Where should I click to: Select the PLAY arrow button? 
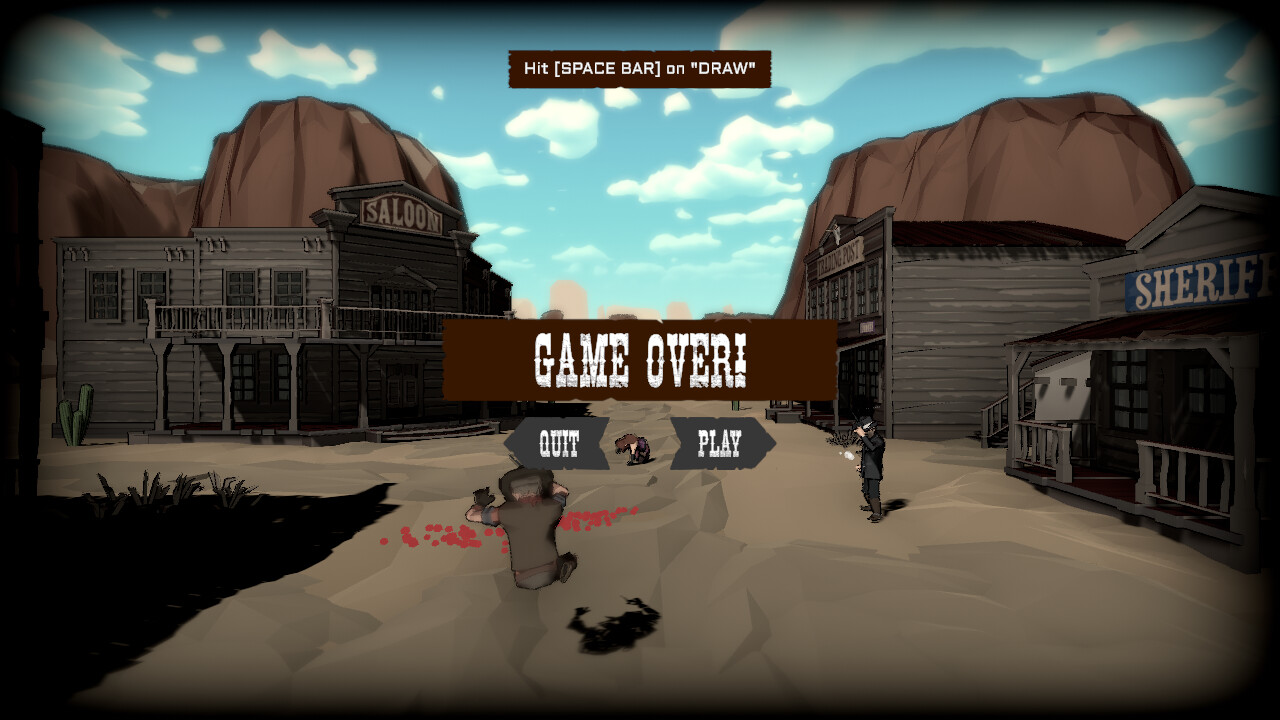point(722,441)
